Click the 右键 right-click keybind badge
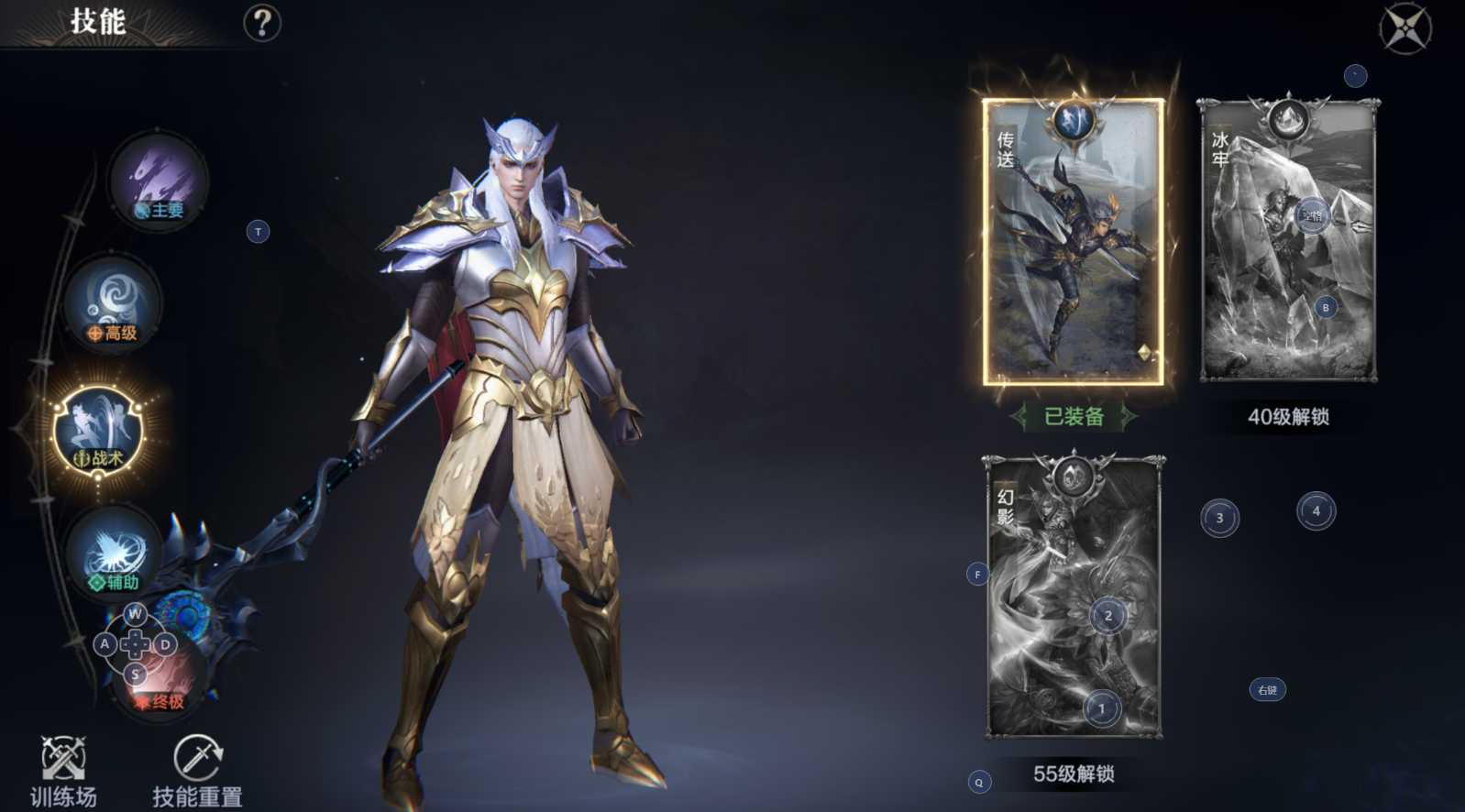 pos(1269,690)
